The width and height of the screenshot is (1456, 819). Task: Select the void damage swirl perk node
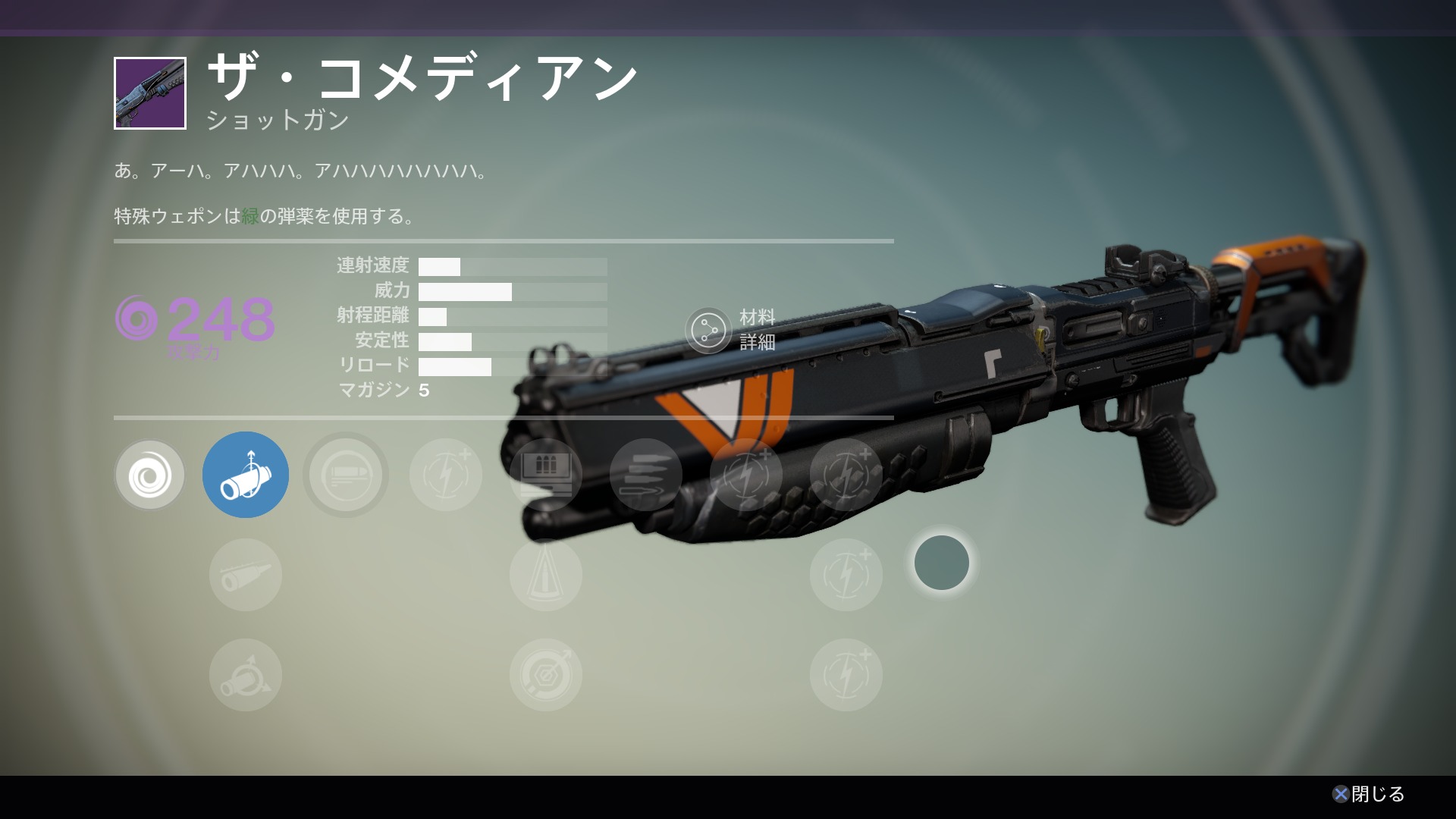pyautogui.click(x=149, y=475)
